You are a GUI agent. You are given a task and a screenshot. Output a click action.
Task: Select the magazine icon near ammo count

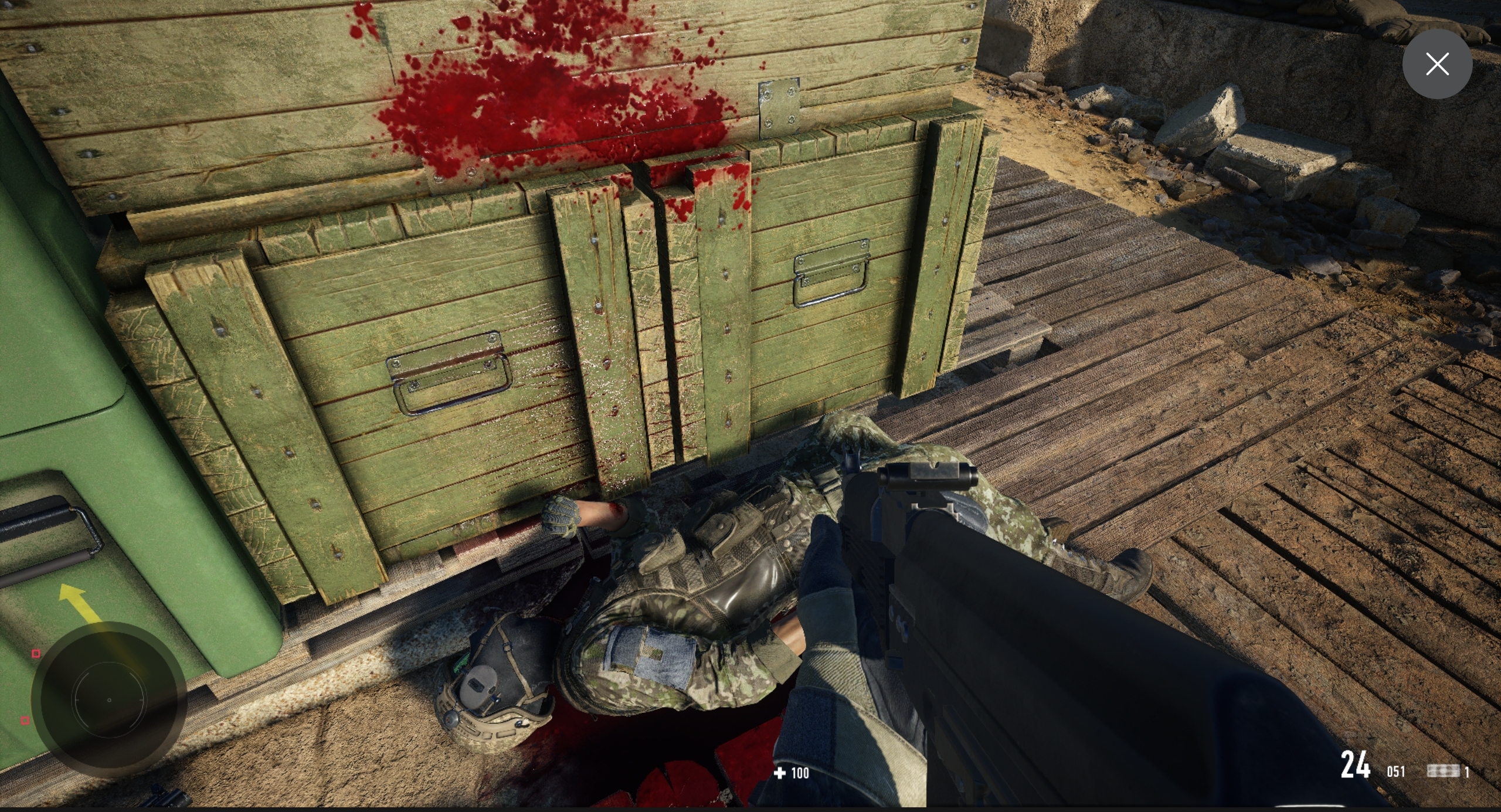(1443, 771)
